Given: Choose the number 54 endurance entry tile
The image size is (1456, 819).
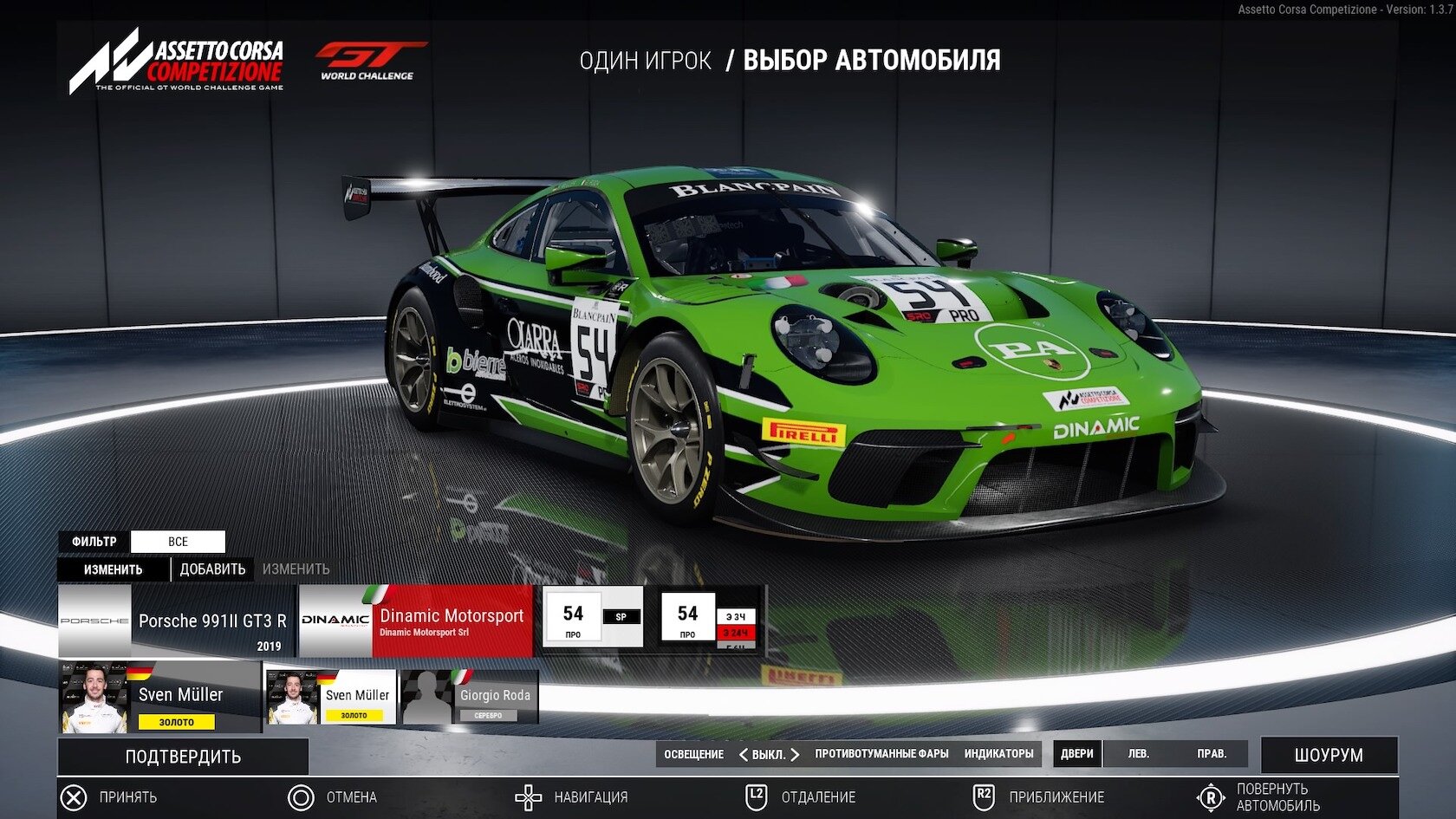Looking at the screenshot, I should tap(709, 617).
